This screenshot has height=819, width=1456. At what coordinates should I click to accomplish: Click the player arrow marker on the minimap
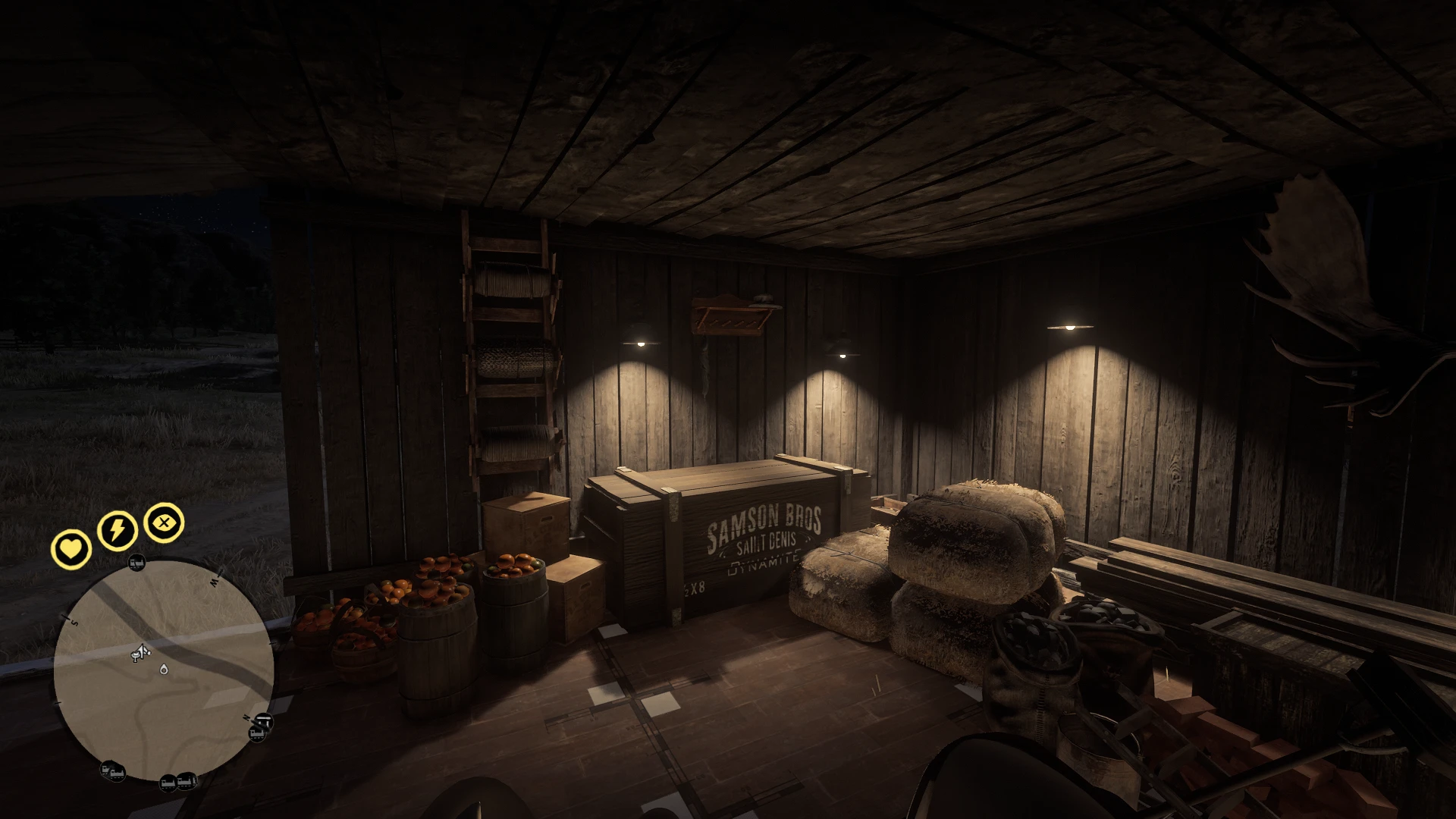tap(140, 651)
